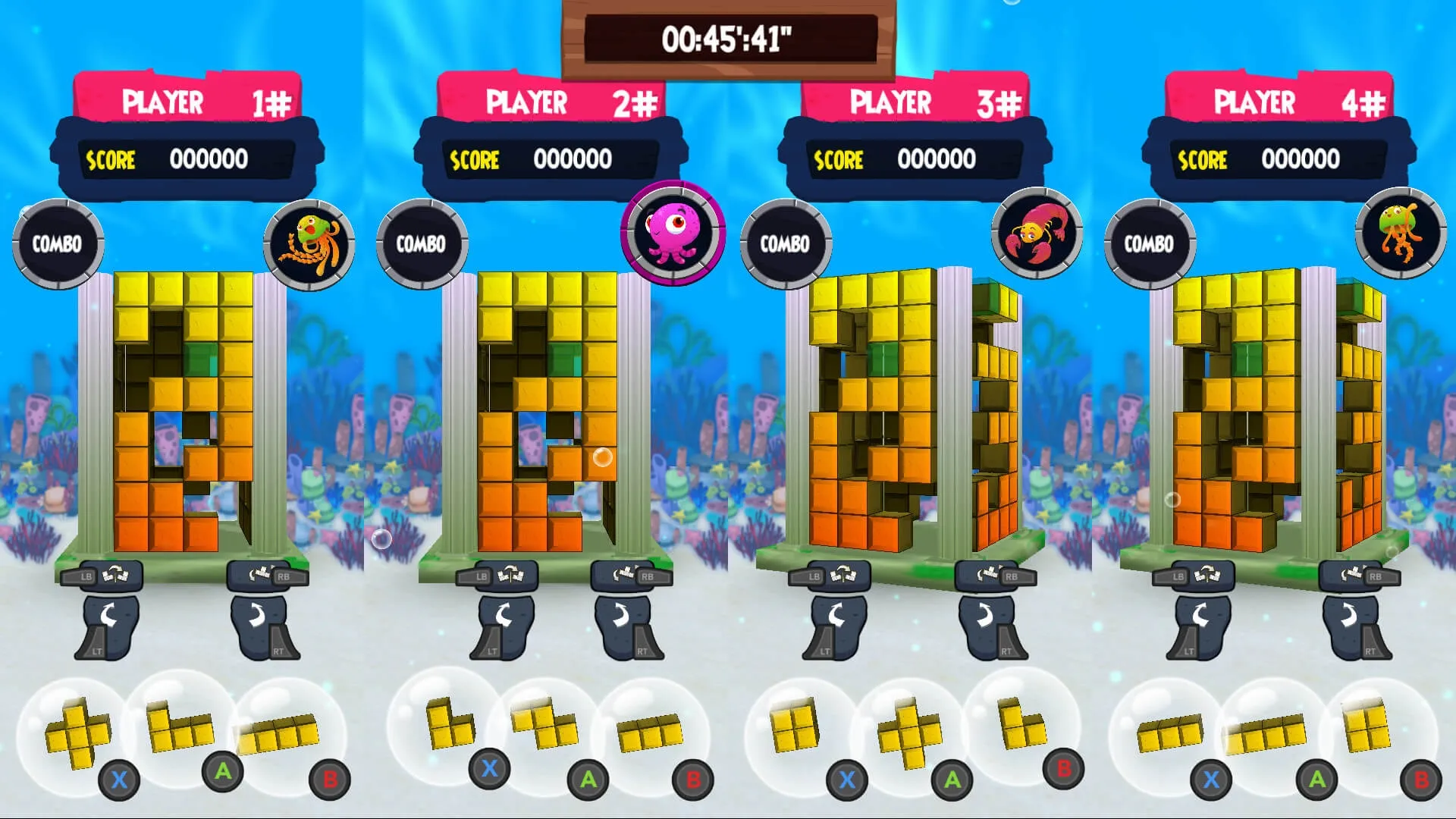This screenshot has width=1456, height=819.
Task: Click Player 2's COMBO badge
Action: pos(422,243)
